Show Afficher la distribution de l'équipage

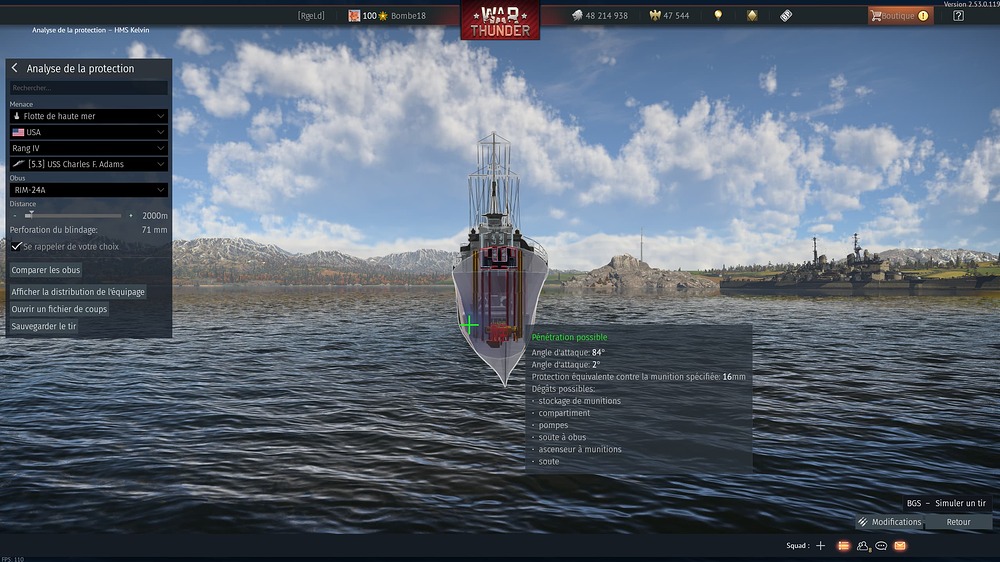tap(78, 292)
